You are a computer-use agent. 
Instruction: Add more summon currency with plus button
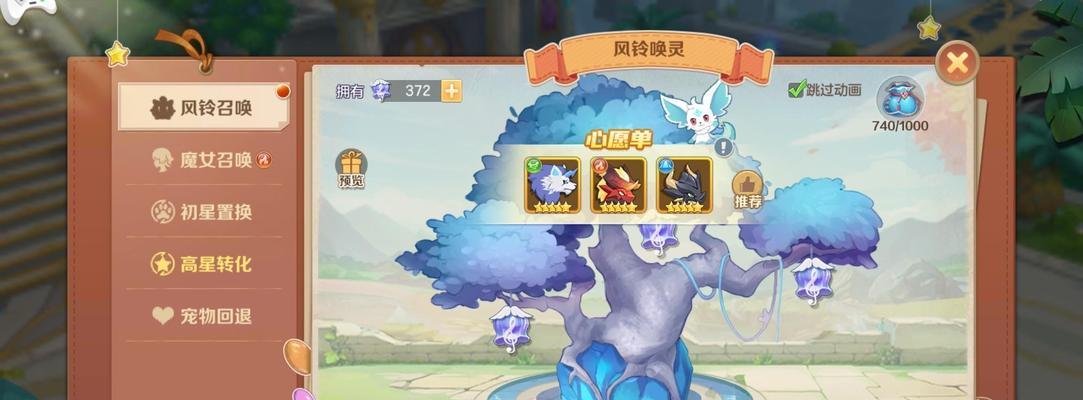click(452, 91)
